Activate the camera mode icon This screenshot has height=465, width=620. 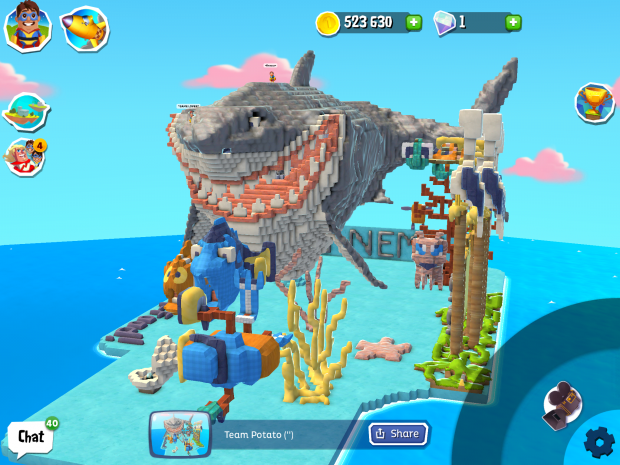click(561, 402)
